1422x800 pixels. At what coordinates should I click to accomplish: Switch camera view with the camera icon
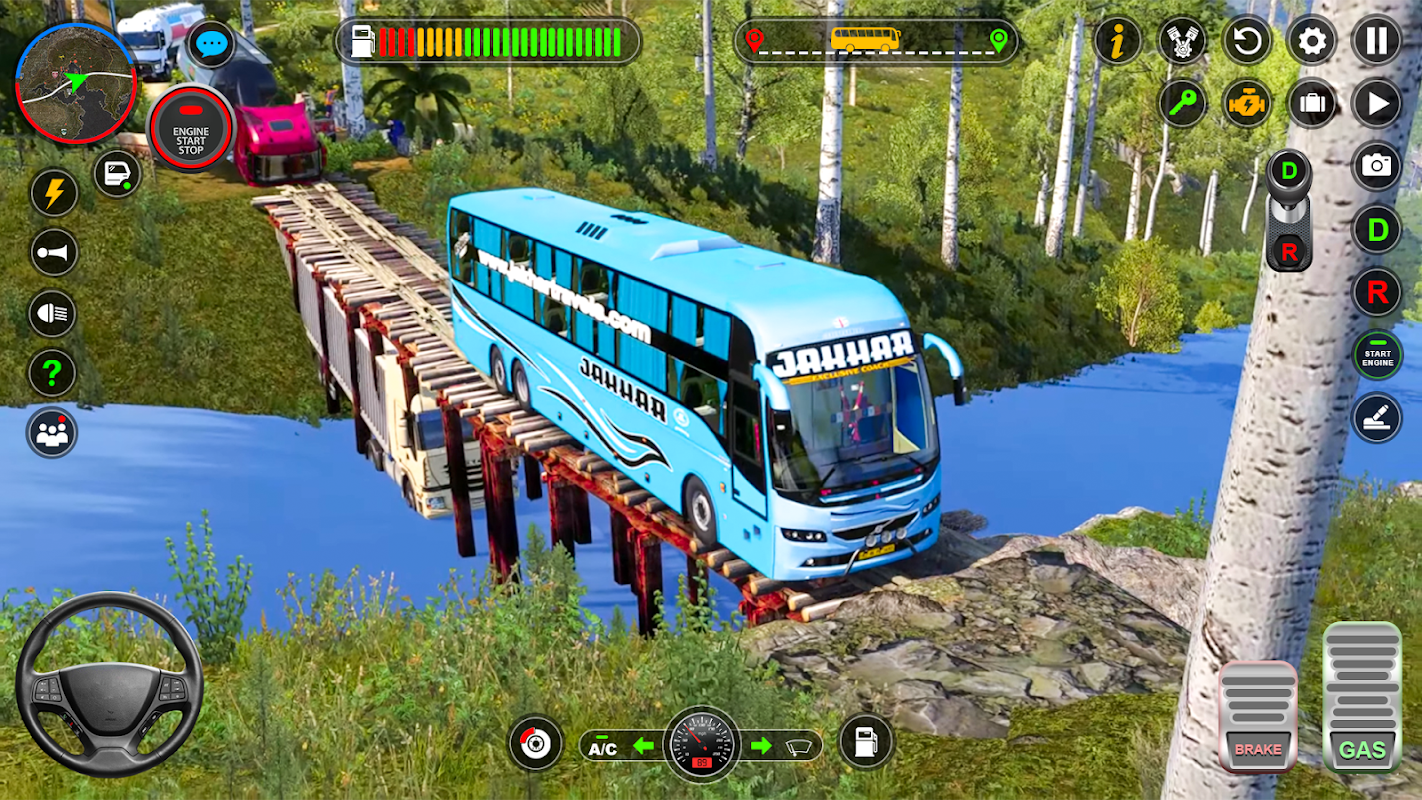[1377, 166]
